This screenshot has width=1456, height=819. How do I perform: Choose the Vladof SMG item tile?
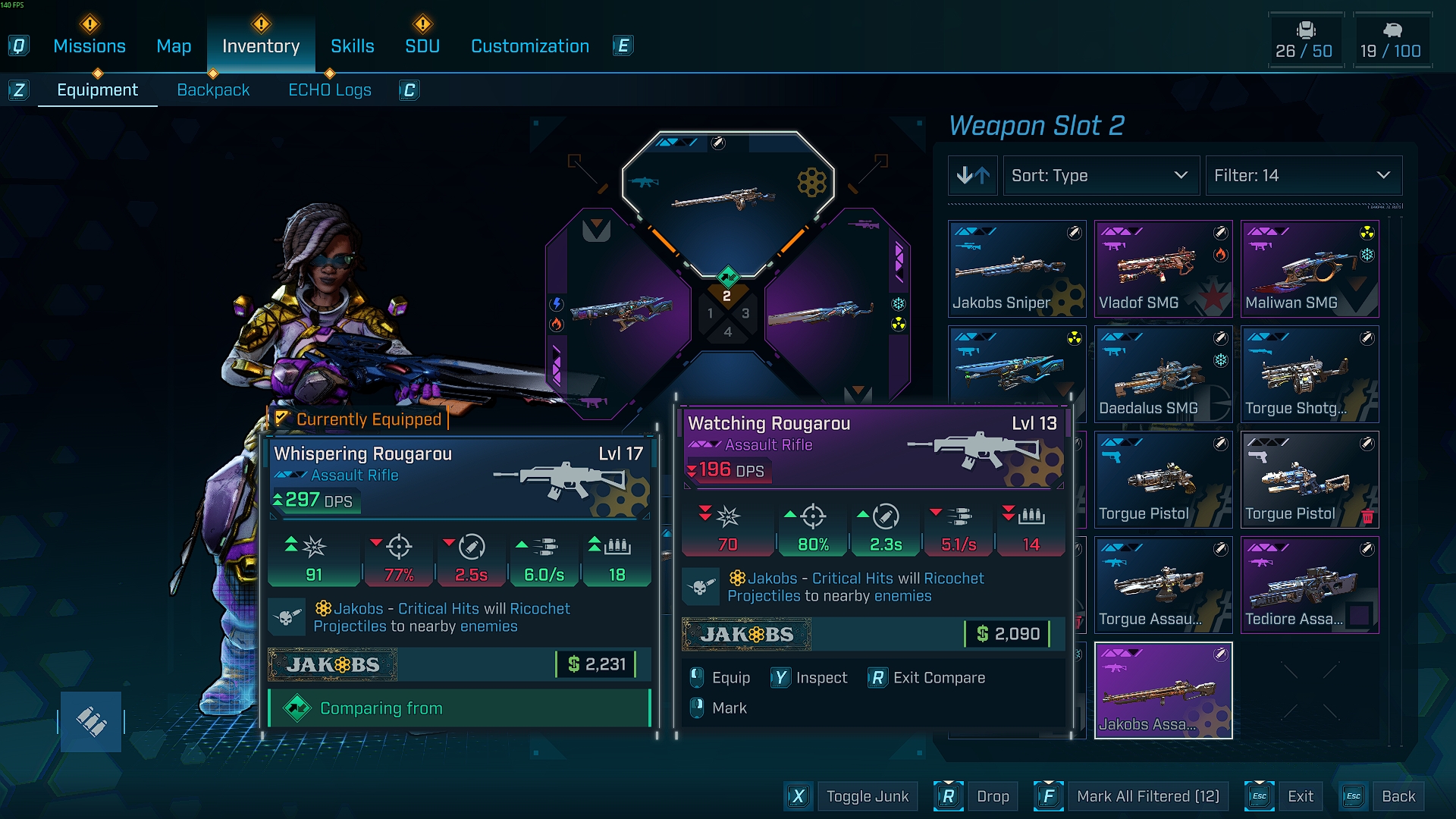pyautogui.click(x=1163, y=269)
